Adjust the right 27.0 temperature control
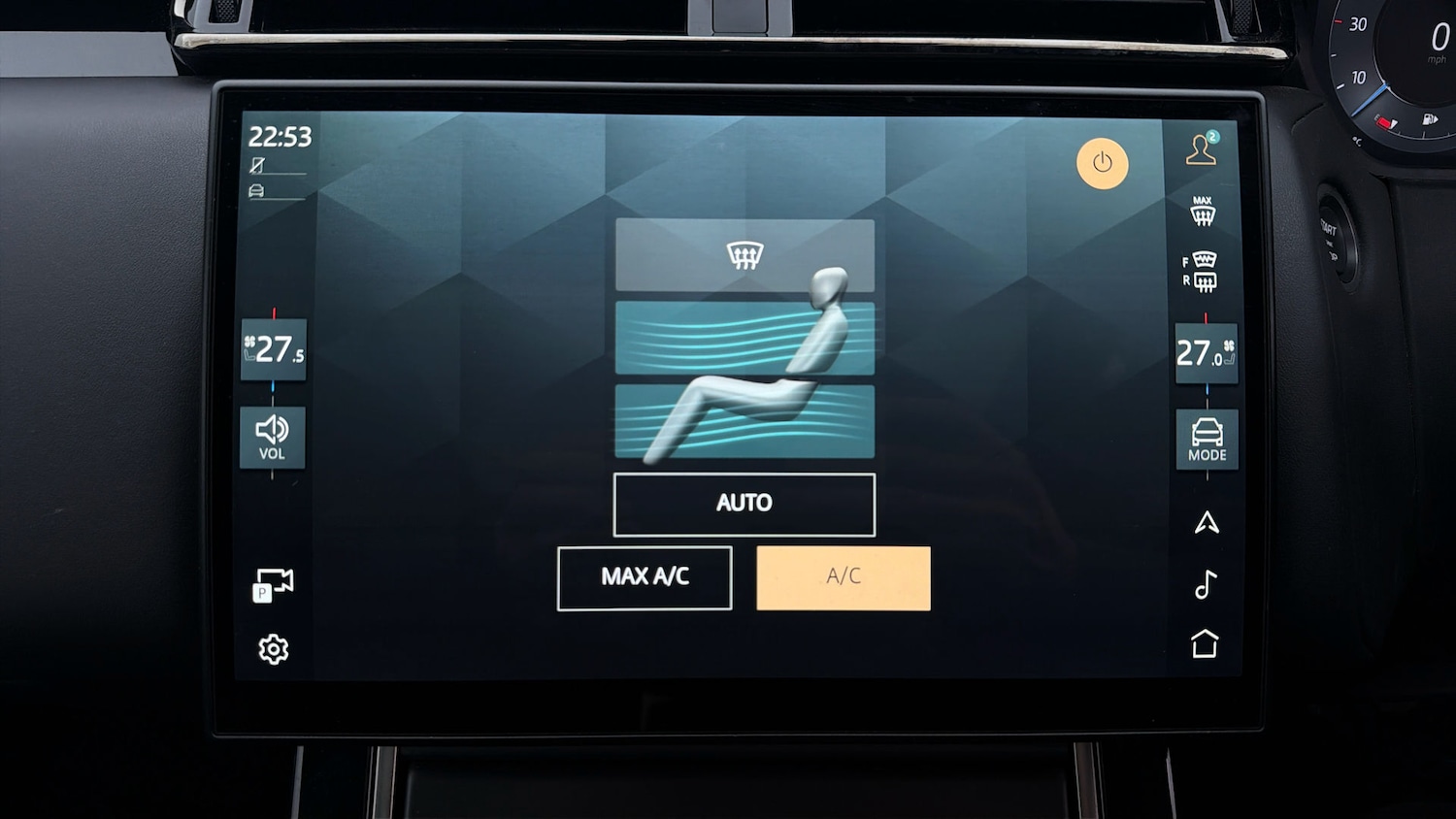Screen dimensions: 1456x819 [x=1206, y=353]
